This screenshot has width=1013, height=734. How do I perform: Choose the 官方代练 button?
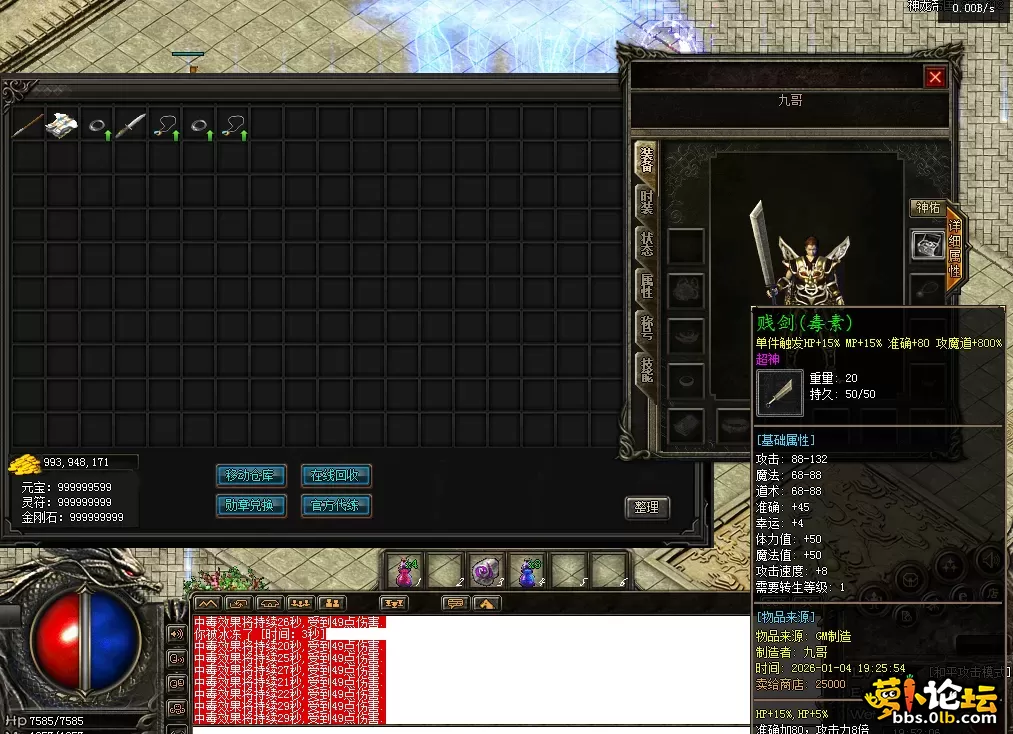336,506
